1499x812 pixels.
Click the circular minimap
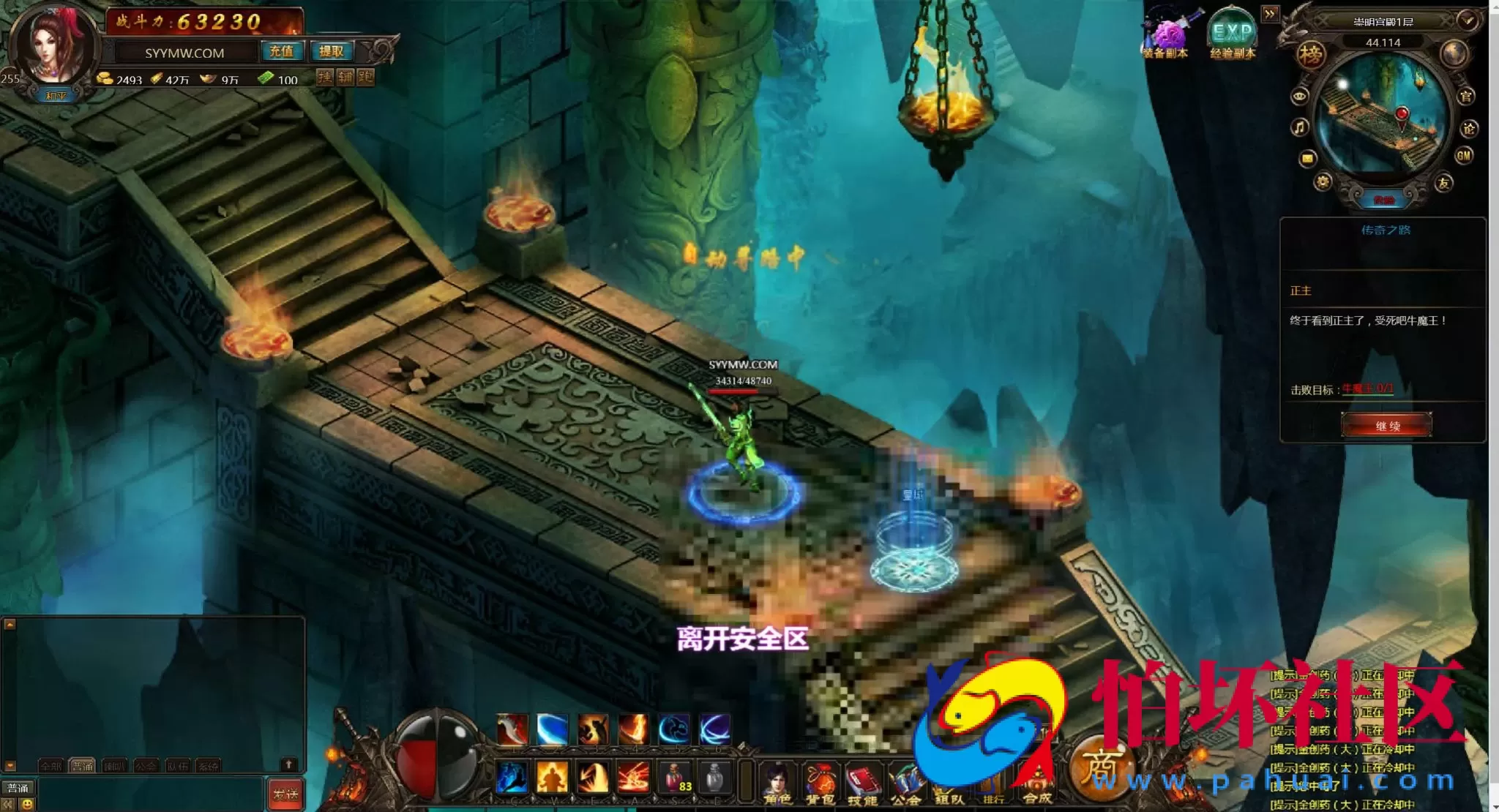tap(1383, 119)
